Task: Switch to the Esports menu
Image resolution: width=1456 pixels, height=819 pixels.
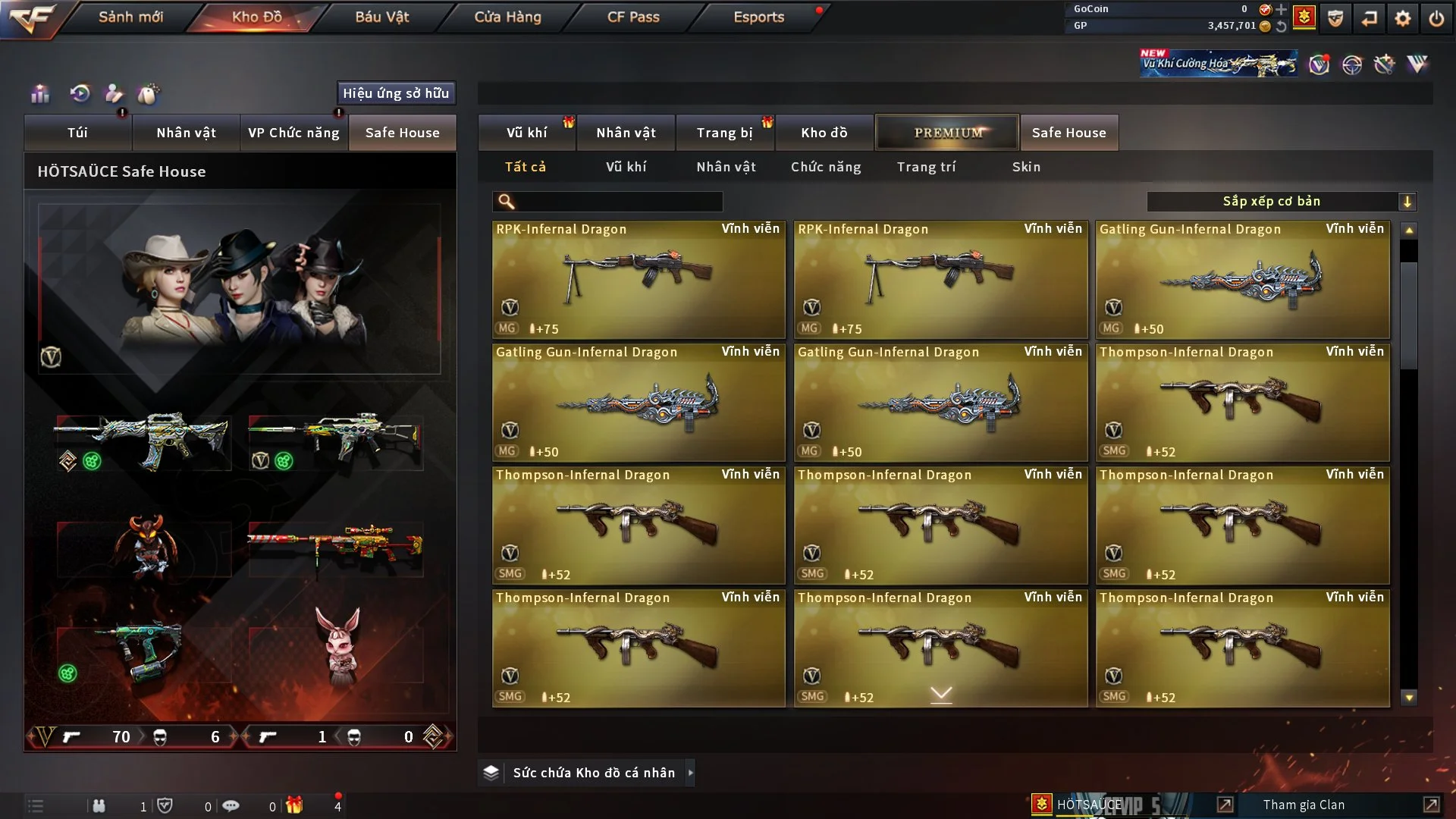Action: [x=758, y=17]
